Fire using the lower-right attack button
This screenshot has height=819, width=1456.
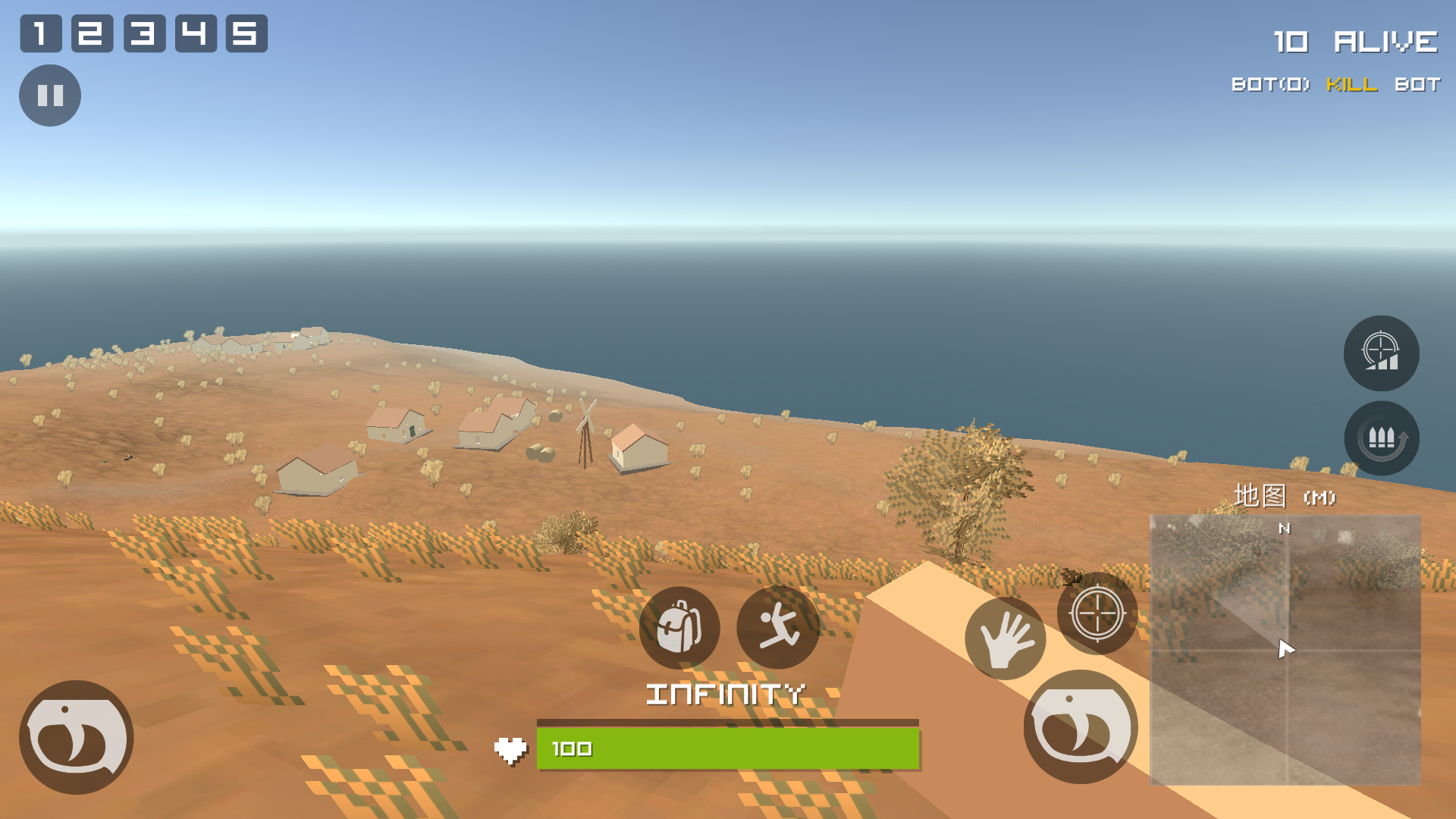tap(1081, 726)
